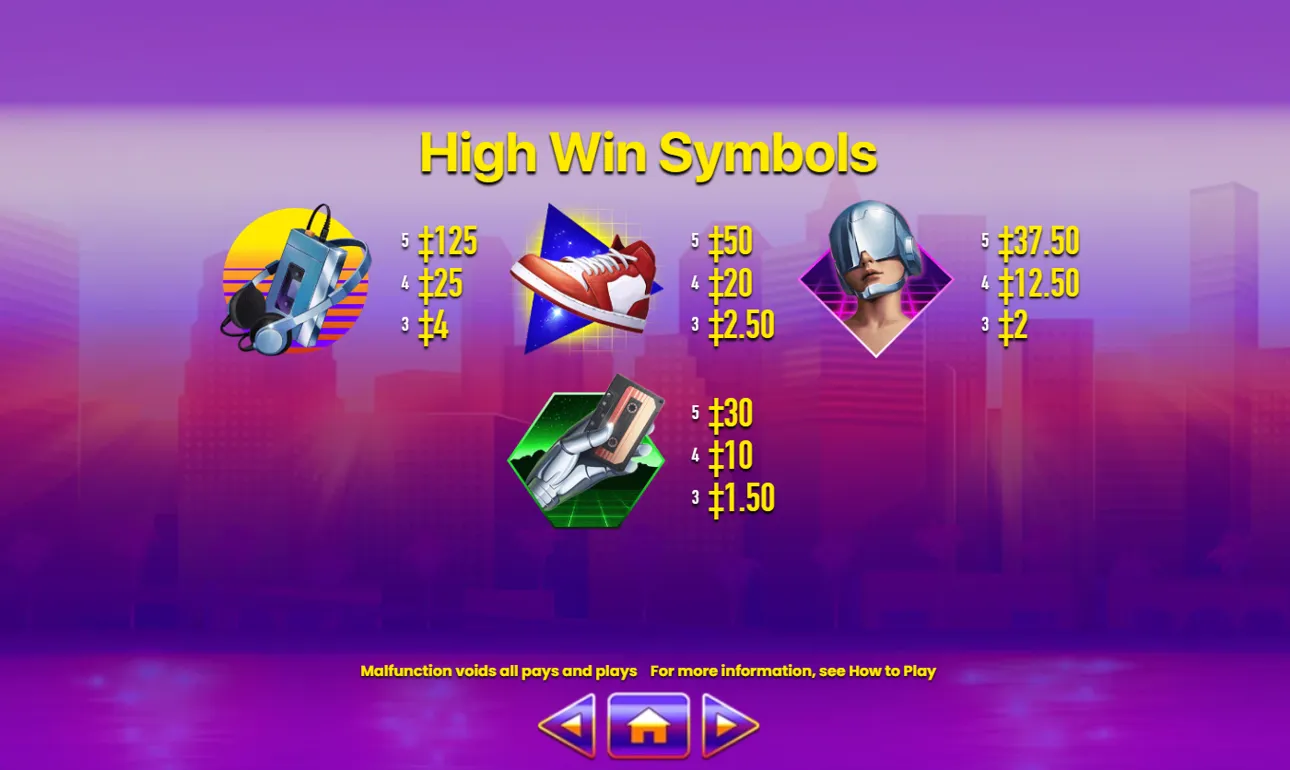Click the 37.50 payout next to the helmet symbol
1290x770 pixels.
[1037, 240]
